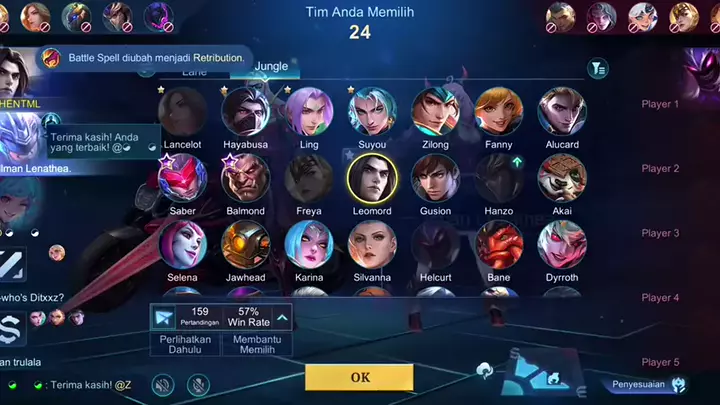Screen dimensions: 720x405
Task: Select the hero Leomord
Action: pyautogui.click(x=372, y=179)
